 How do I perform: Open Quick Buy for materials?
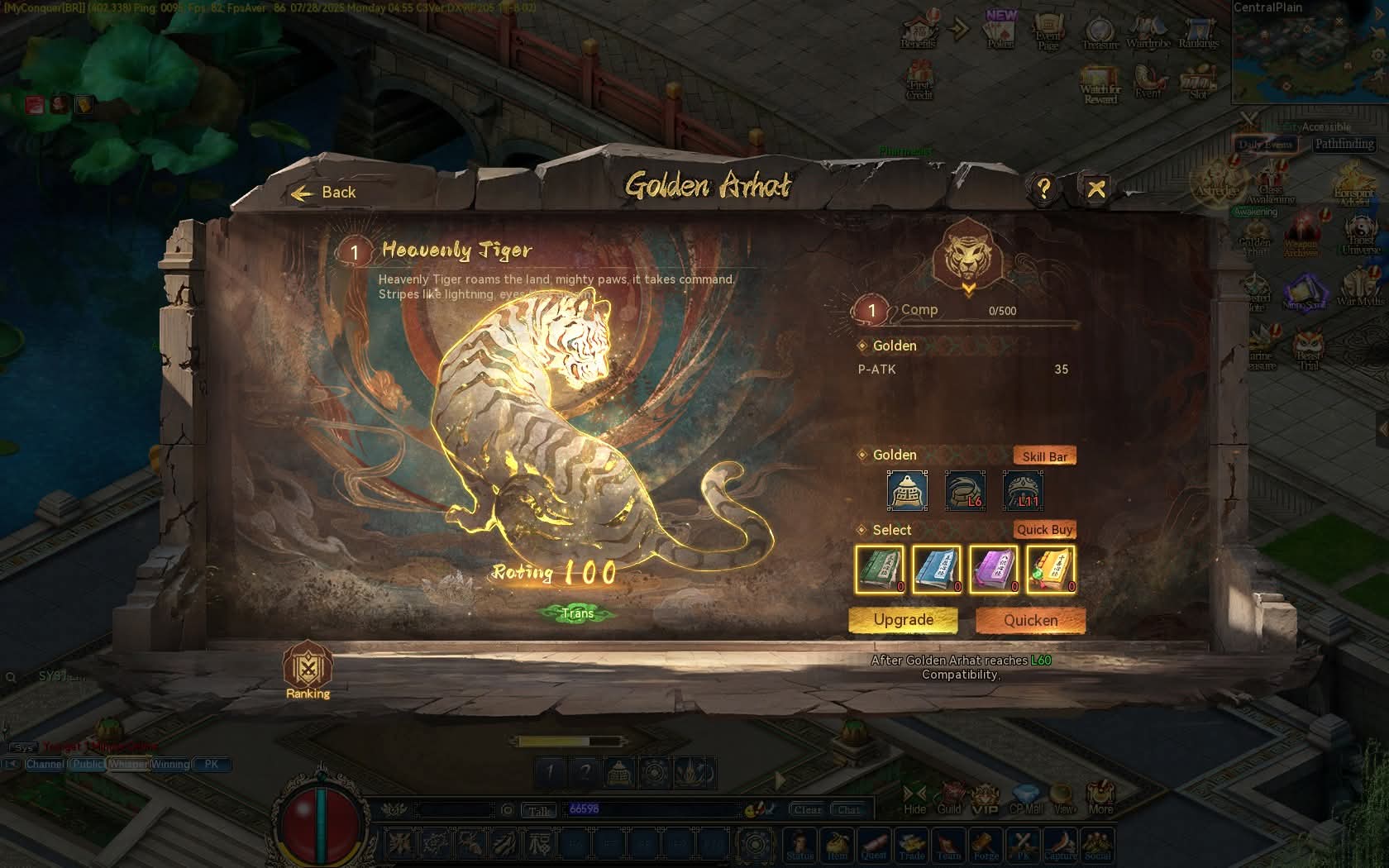coord(1044,530)
